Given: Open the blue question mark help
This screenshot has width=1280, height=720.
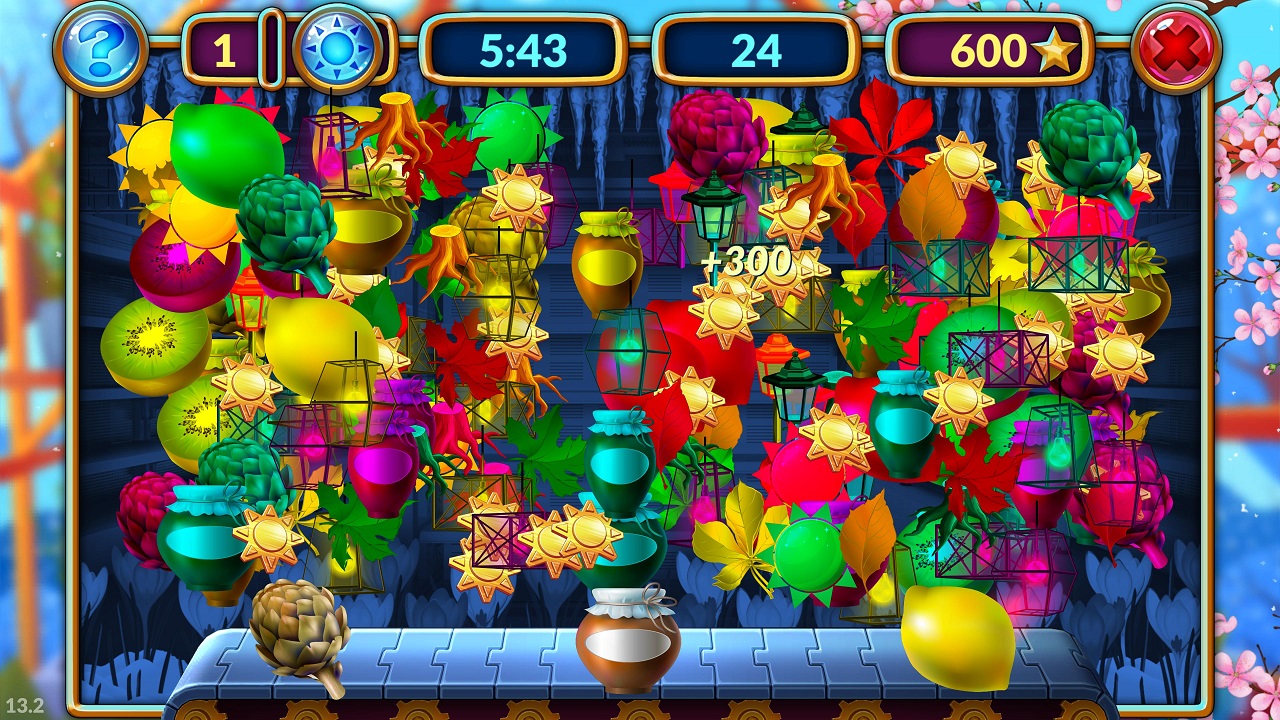Looking at the screenshot, I should (x=101, y=49).
